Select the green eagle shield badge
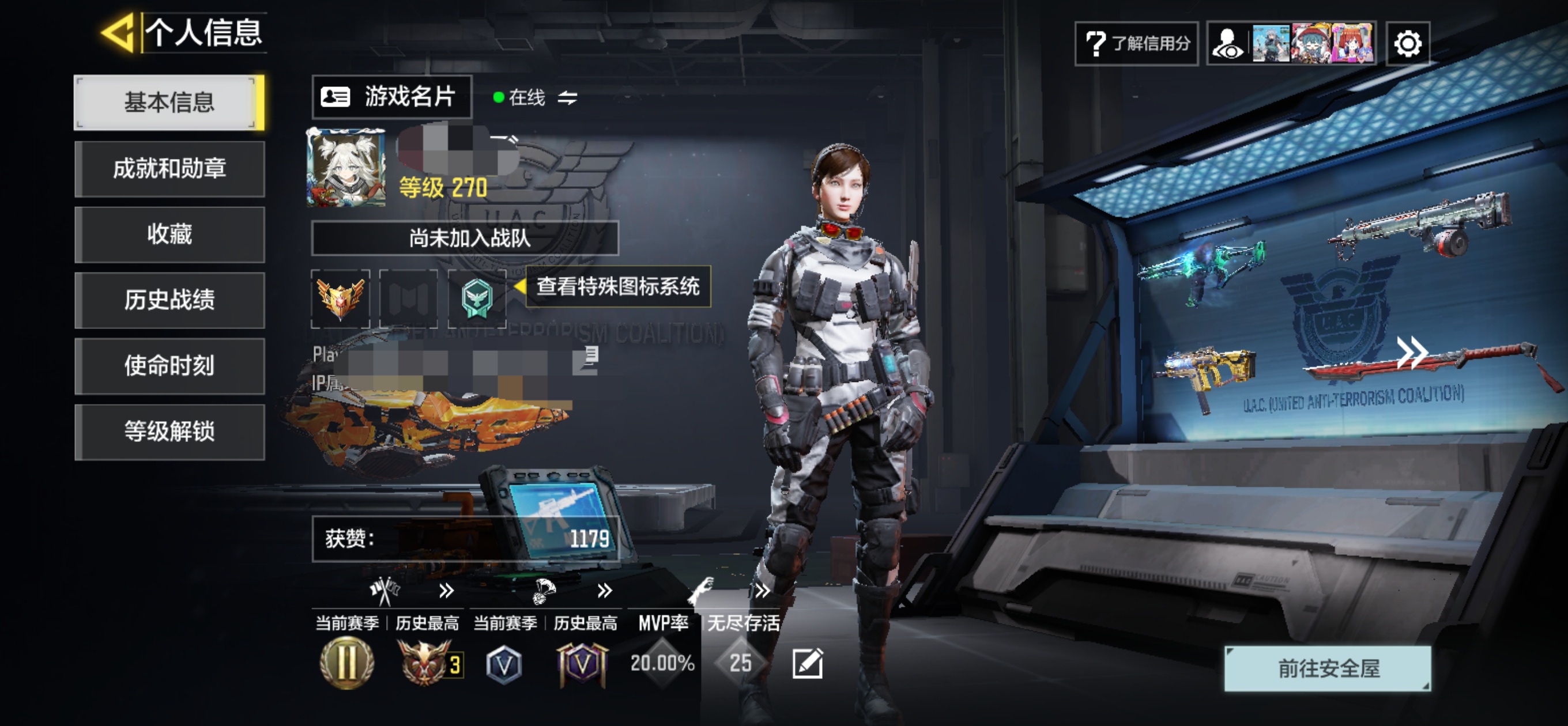This screenshot has width=1568, height=726. 477,298
